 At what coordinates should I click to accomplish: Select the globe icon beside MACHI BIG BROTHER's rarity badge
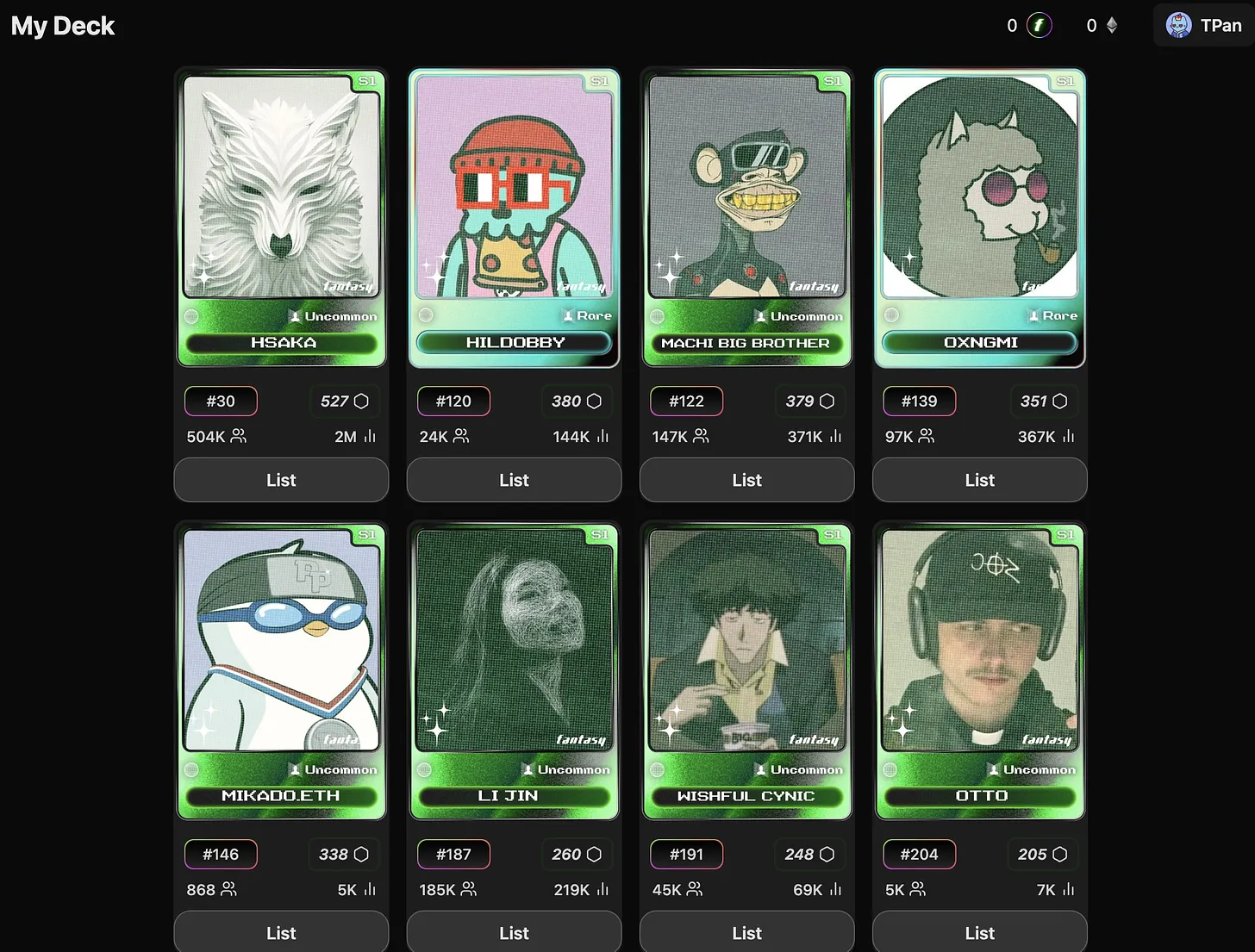[x=657, y=314]
